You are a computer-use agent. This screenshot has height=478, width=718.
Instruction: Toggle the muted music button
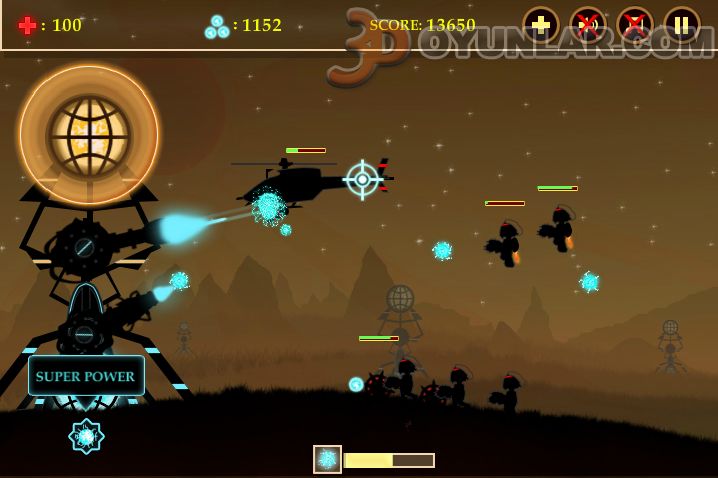point(635,25)
